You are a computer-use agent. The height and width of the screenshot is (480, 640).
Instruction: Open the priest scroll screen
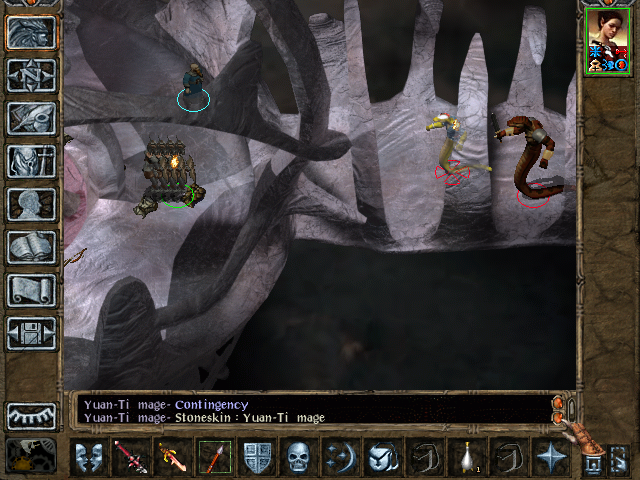[x=31, y=291]
